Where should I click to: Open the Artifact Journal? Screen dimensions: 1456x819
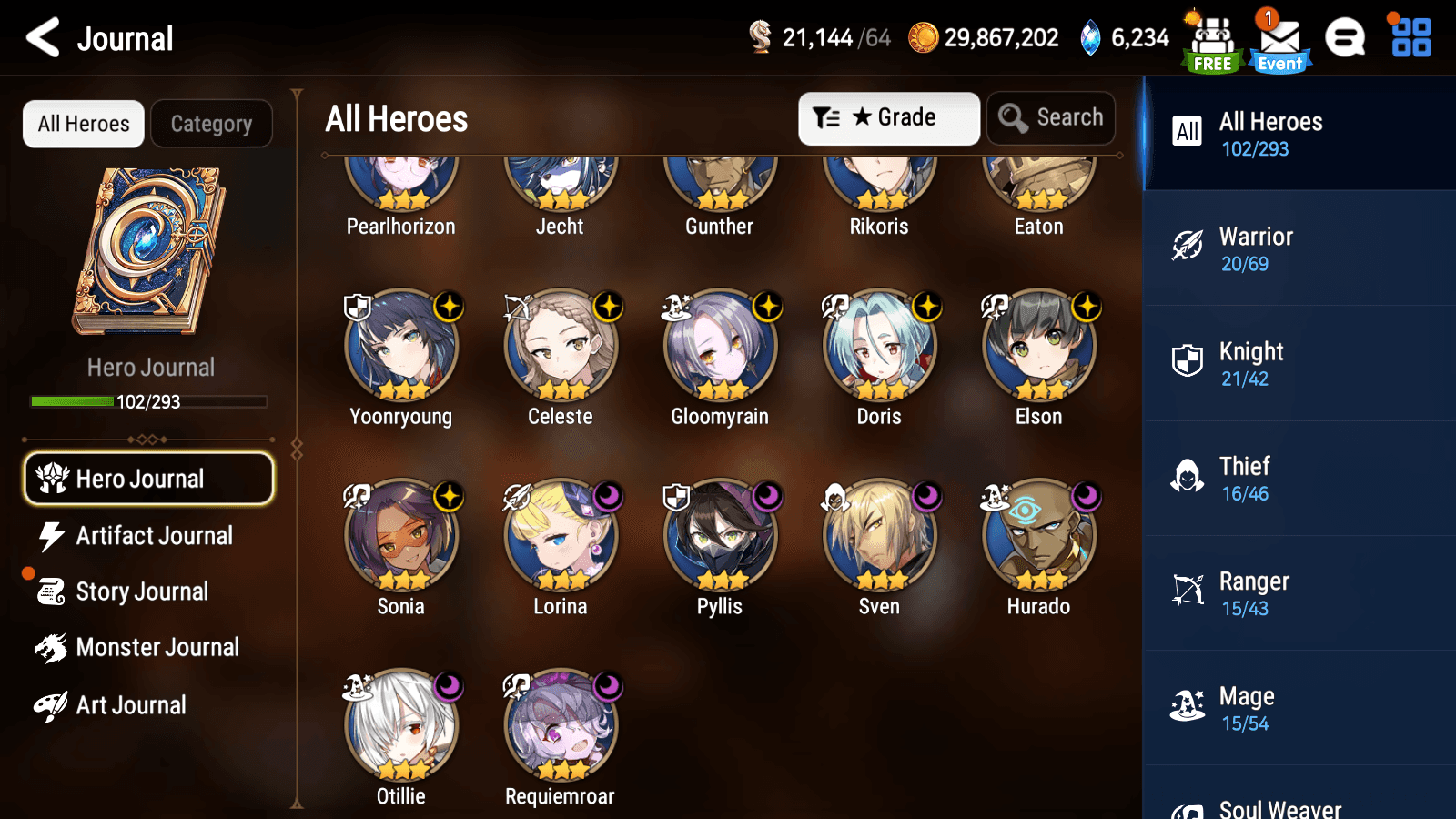coord(154,536)
